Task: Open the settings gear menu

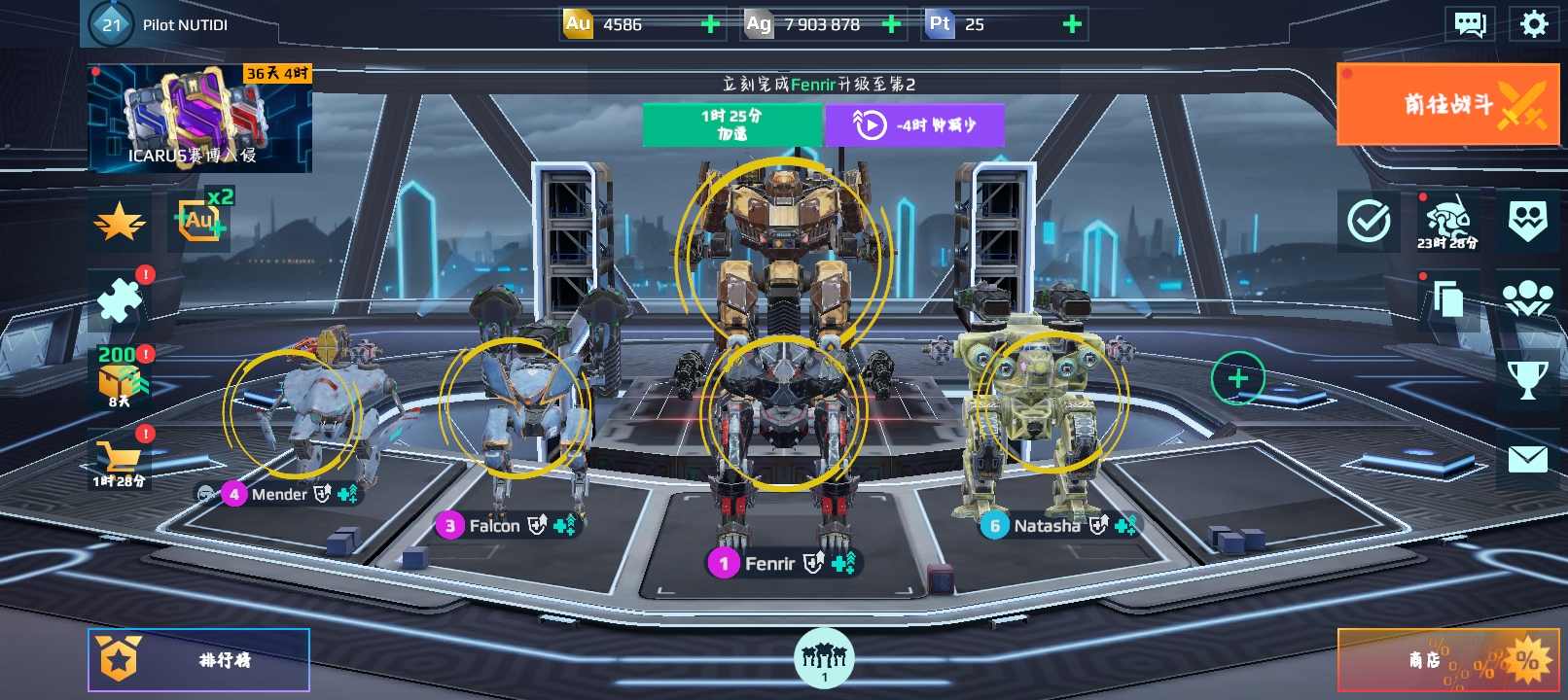Action: click(1533, 23)
